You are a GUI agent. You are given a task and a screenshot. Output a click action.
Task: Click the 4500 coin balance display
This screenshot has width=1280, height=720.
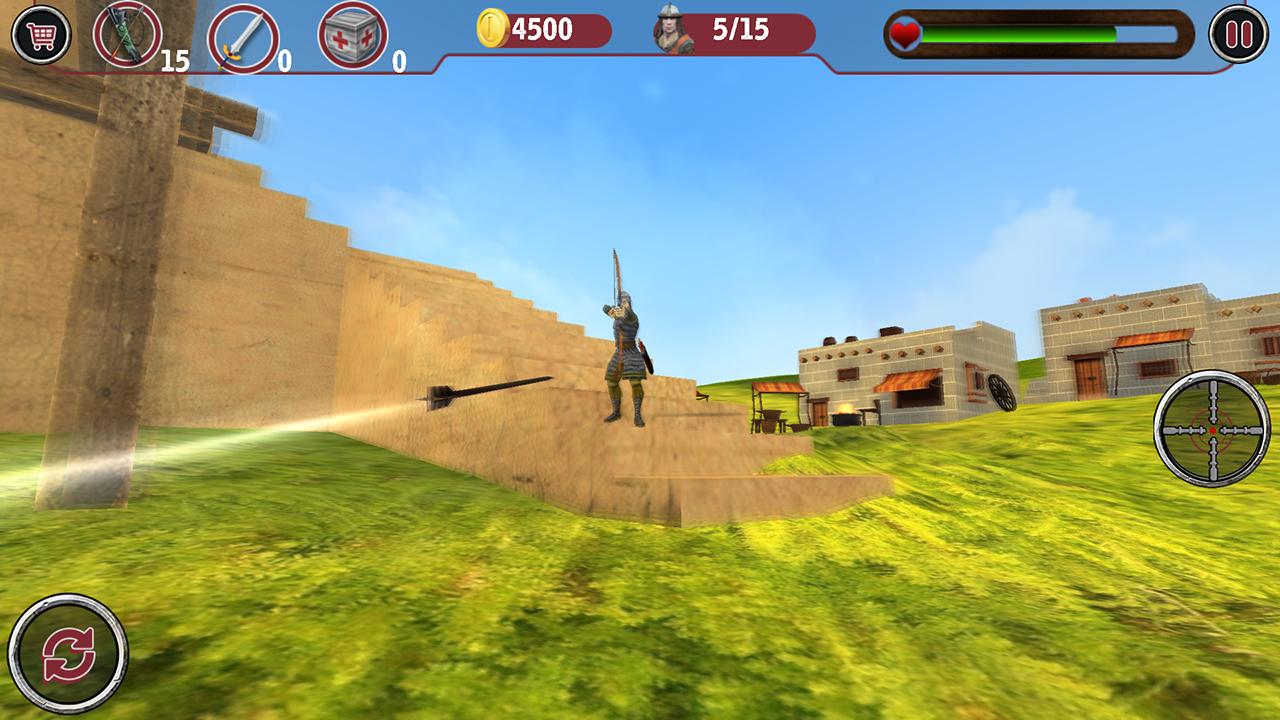coord(540,30)
